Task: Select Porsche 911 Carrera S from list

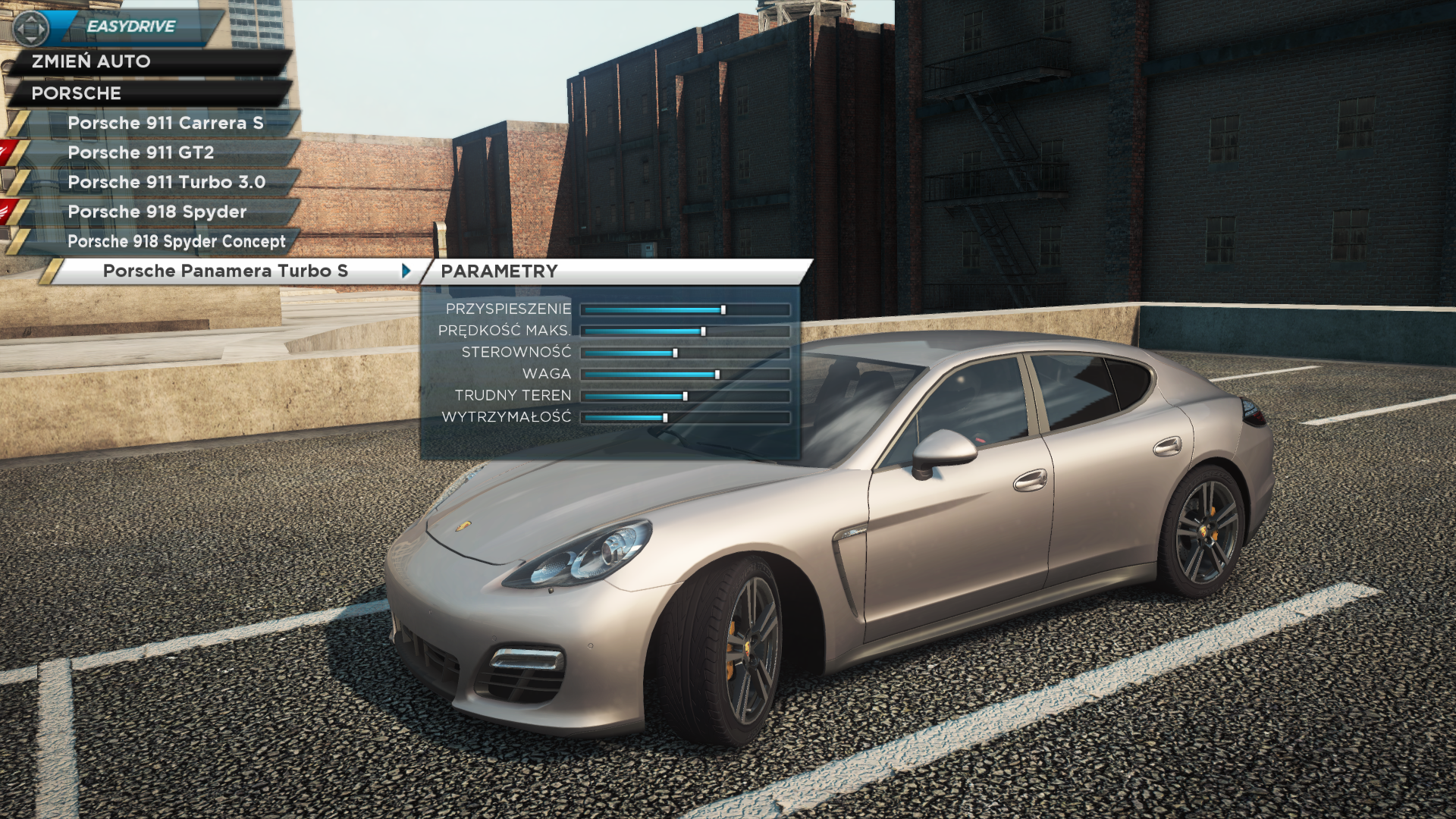Action: (165, 123)
